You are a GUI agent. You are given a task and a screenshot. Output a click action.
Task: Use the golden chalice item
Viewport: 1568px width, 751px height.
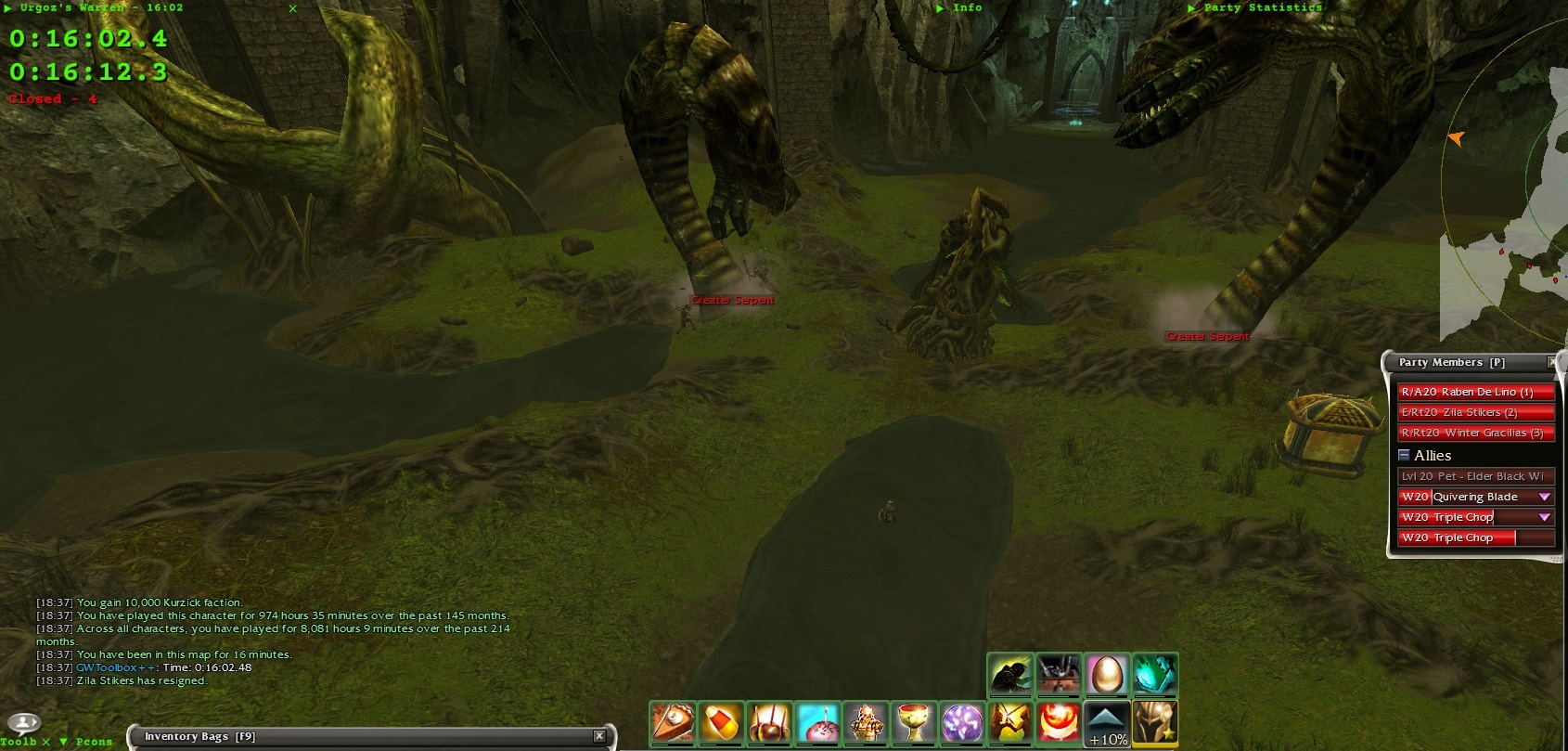point(914,723)
